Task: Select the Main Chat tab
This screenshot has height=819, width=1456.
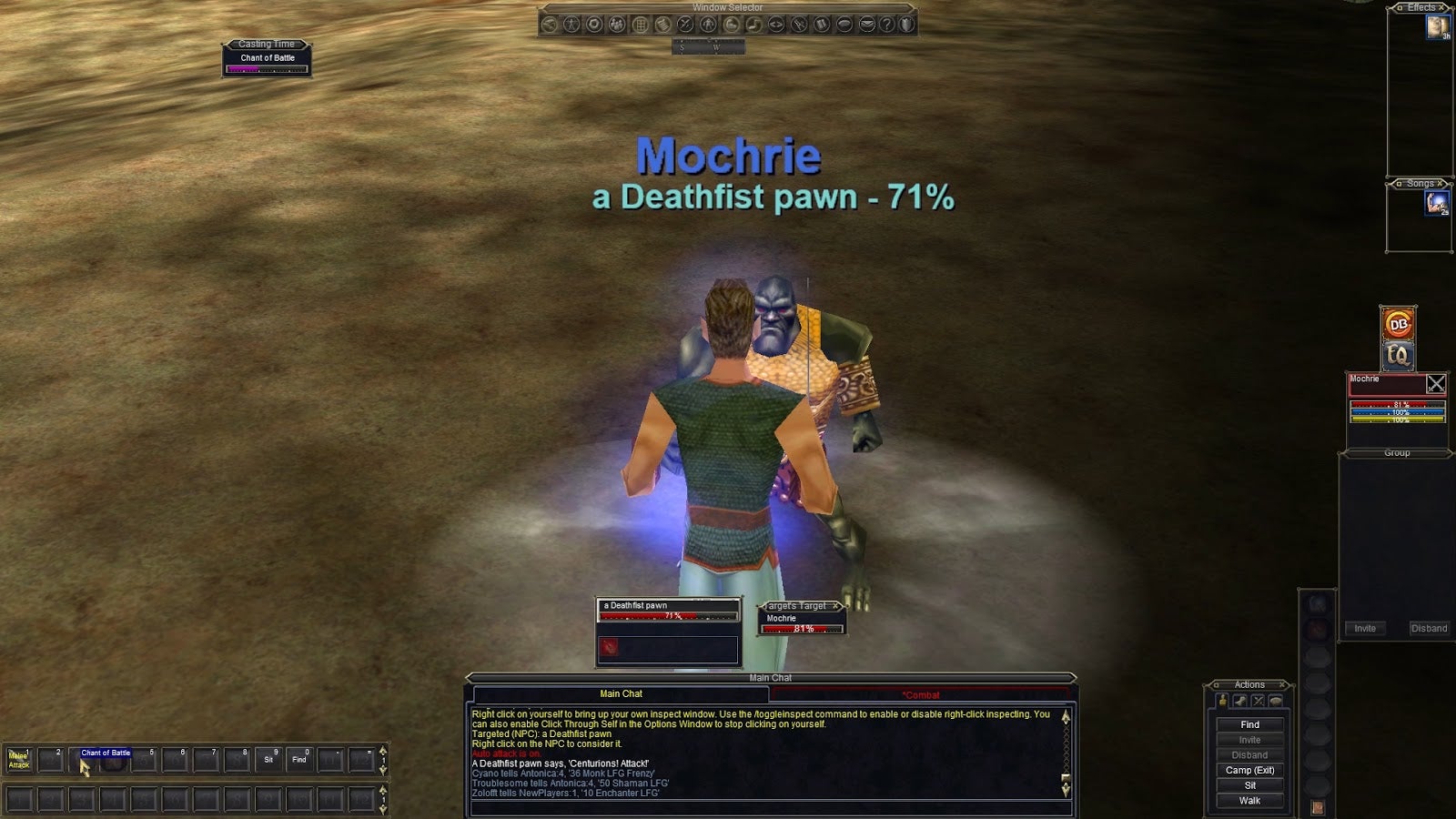Action: point(621,694)
